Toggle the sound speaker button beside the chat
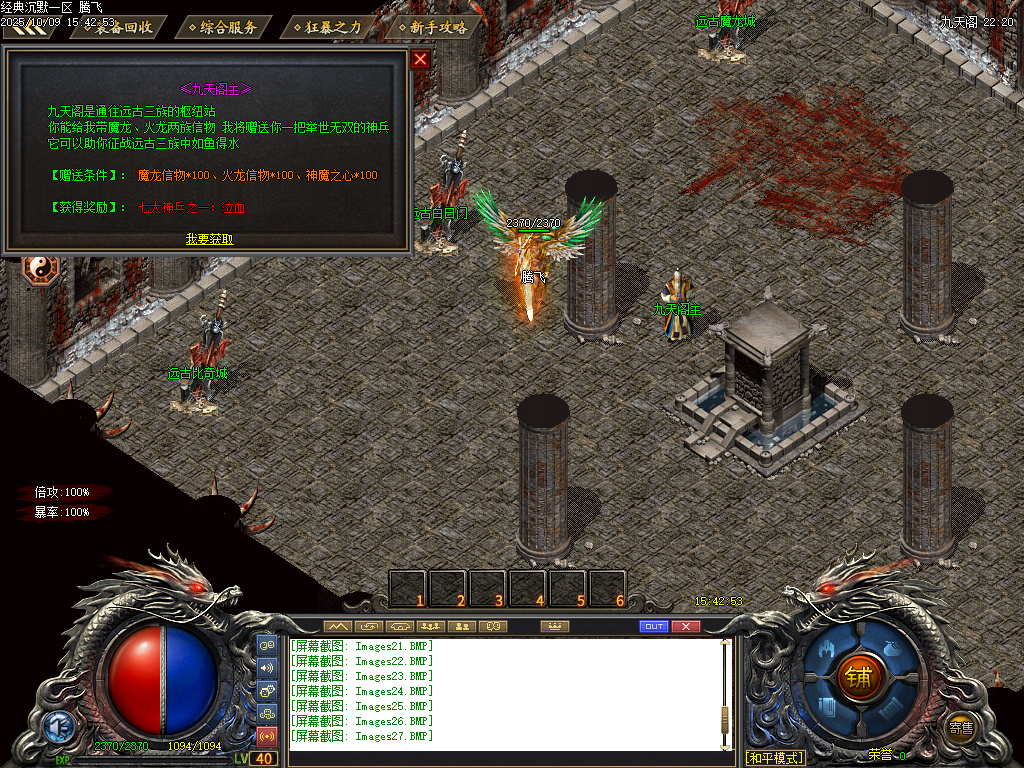 coord(267,667)
